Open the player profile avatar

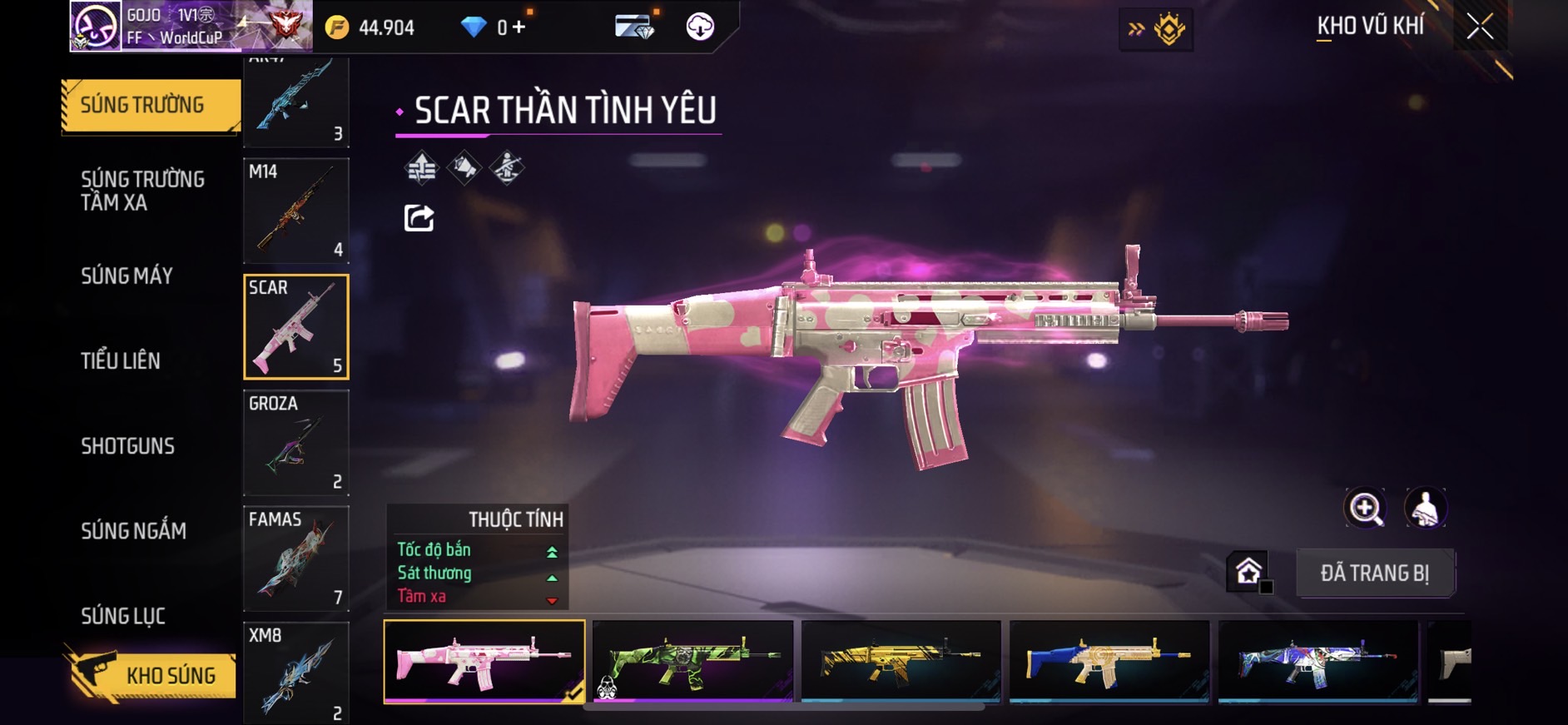pos(95,27)
